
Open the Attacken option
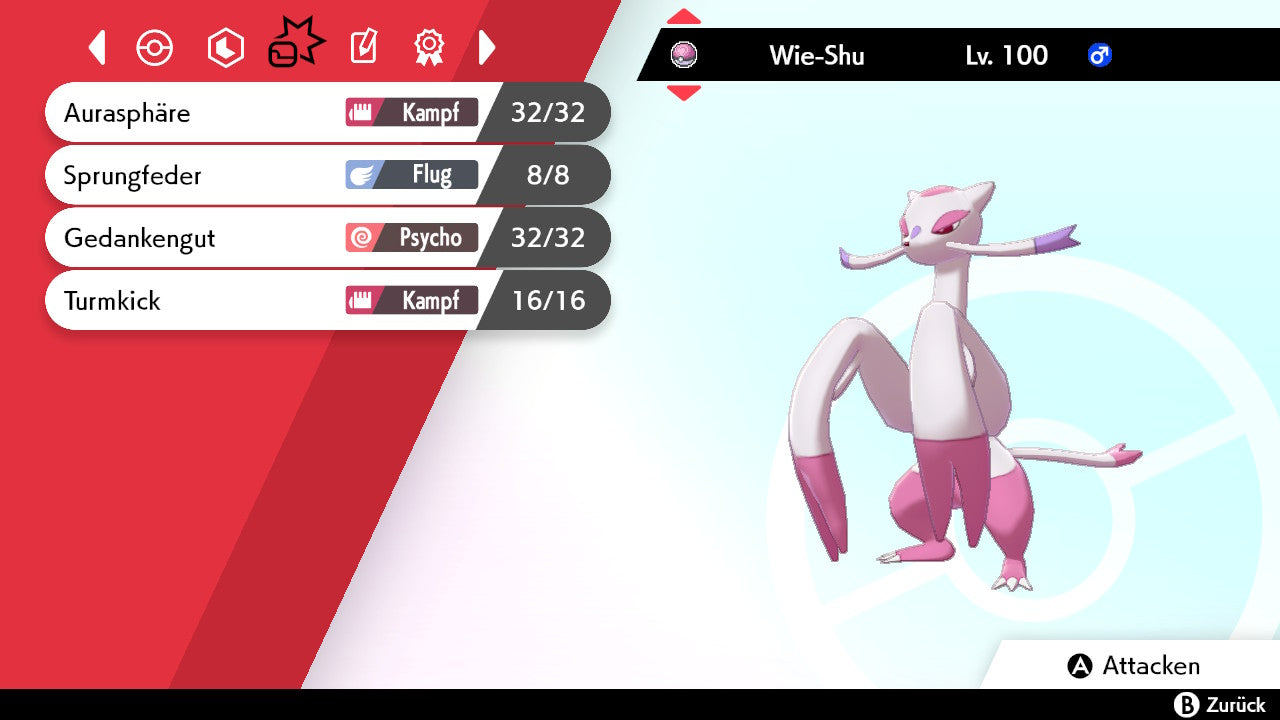coord(1134,666)
